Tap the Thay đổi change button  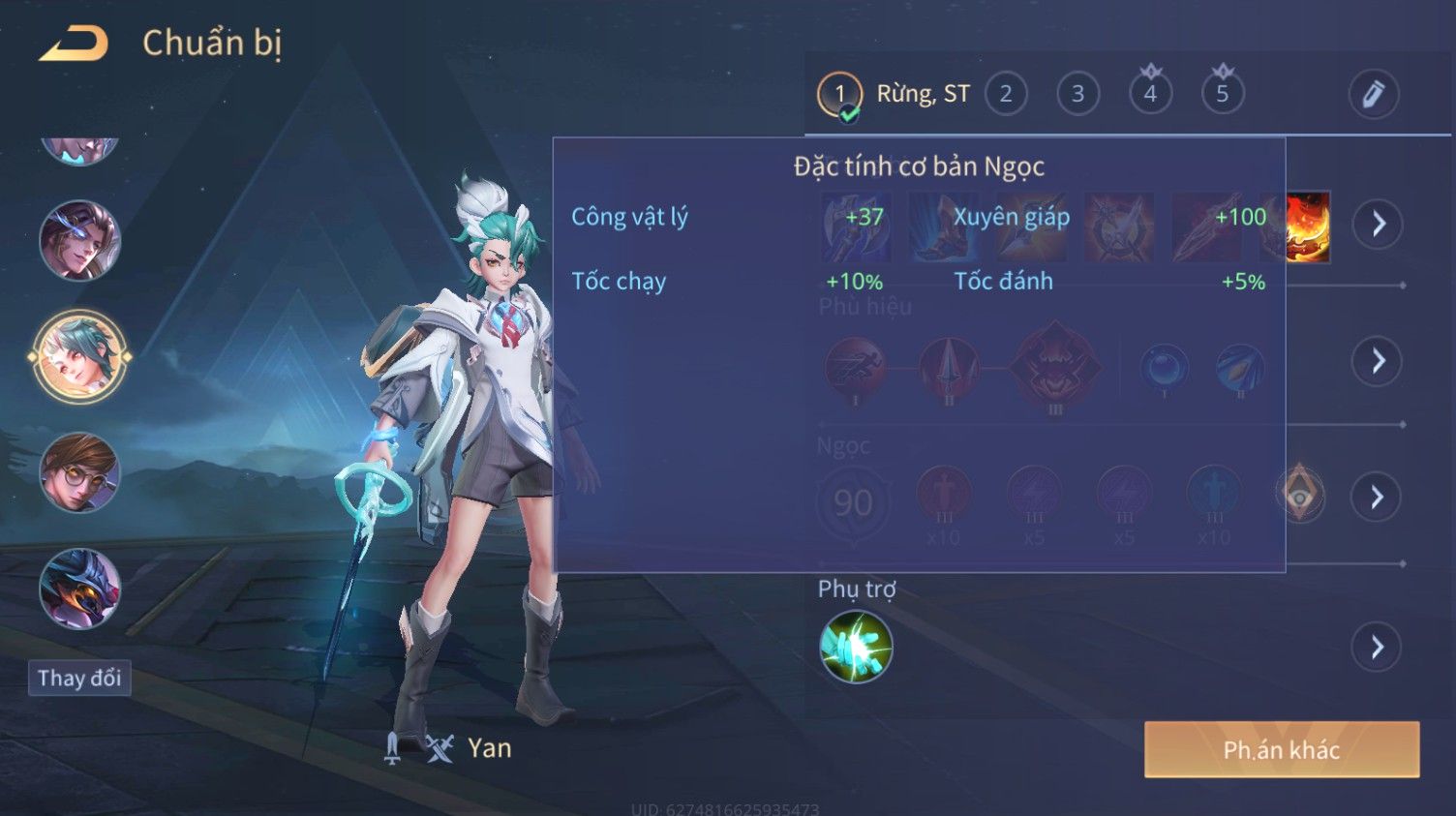(79, 678)
